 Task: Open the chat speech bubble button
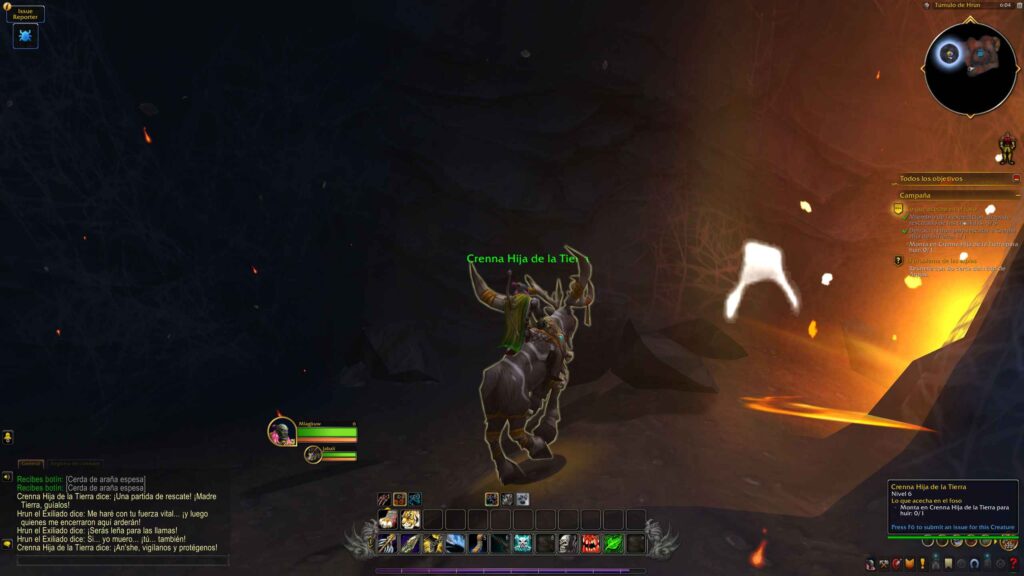(x=7, y=544)
